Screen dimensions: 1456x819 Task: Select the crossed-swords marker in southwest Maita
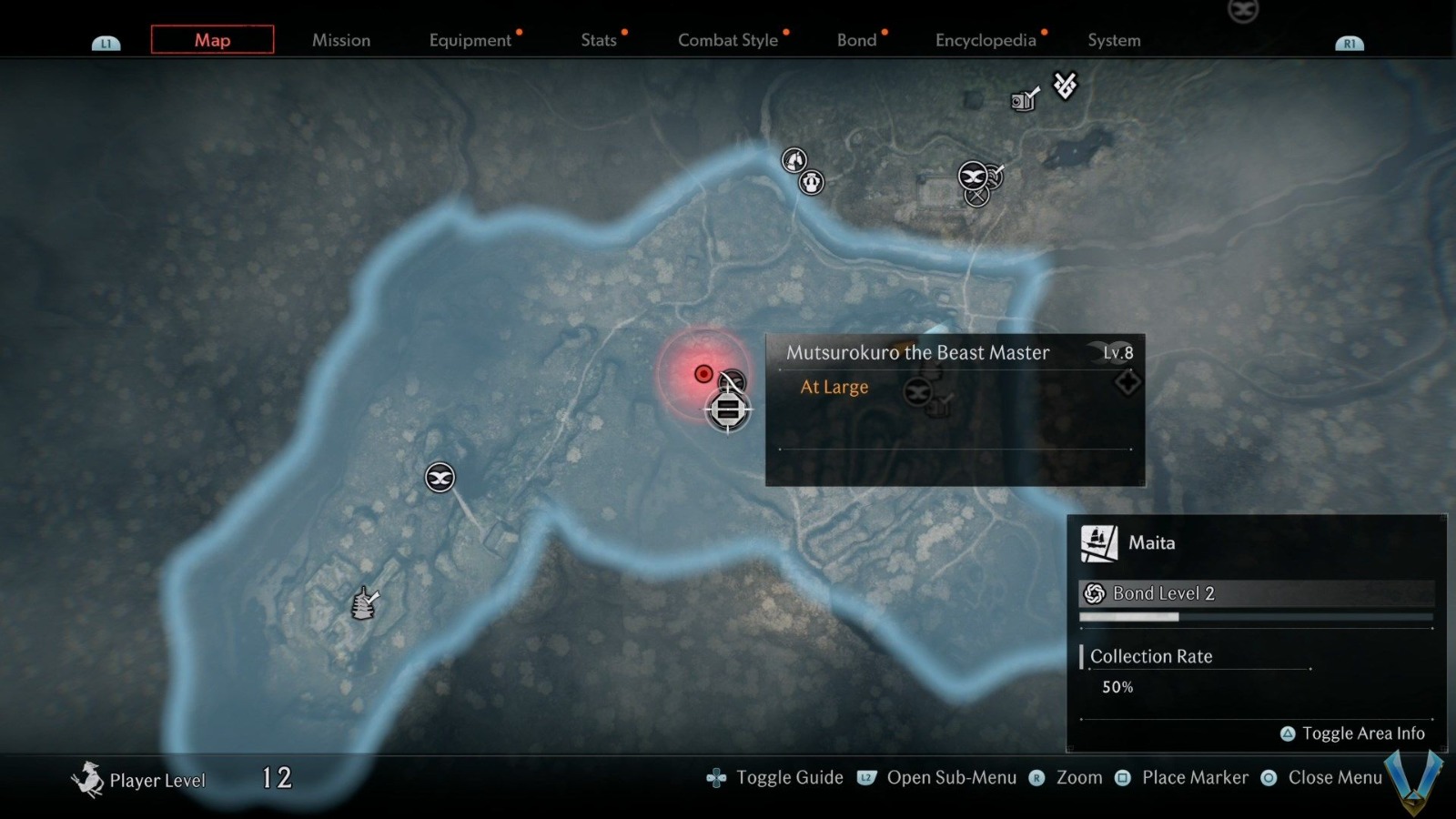click(440, 477)
